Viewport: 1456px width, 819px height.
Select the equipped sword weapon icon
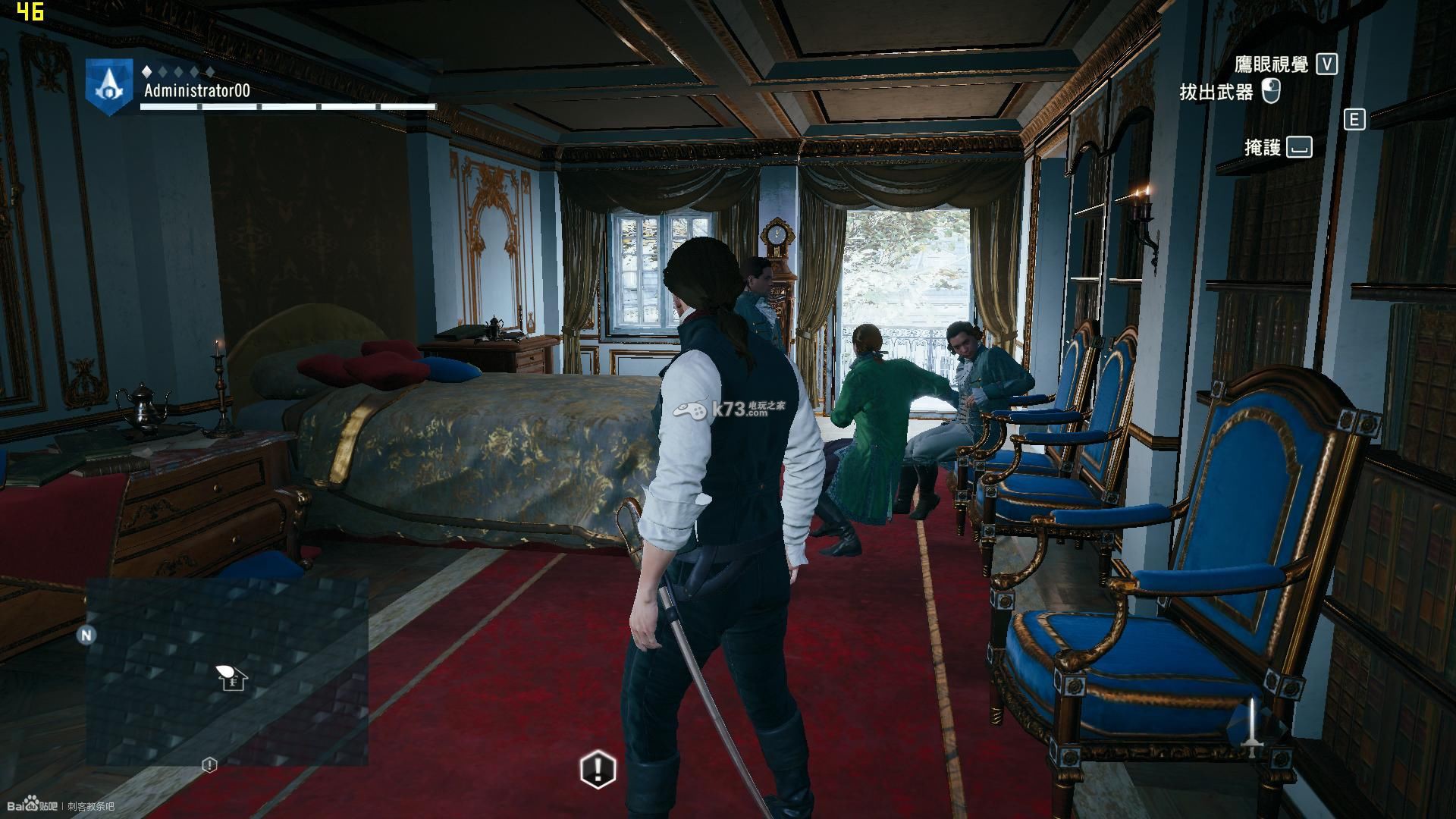[1253, 730]
